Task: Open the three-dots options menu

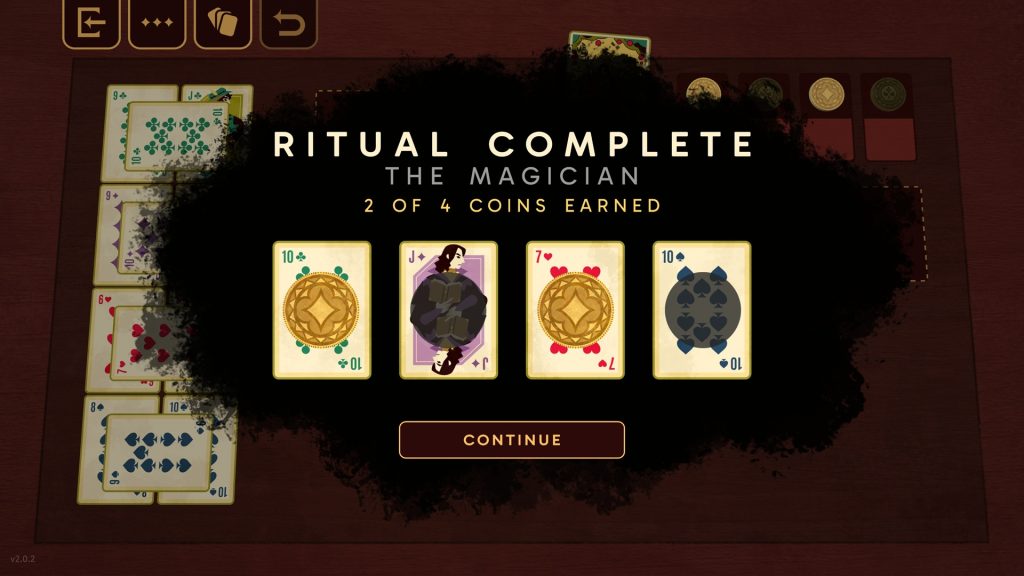Action: [x=157, y=24]
